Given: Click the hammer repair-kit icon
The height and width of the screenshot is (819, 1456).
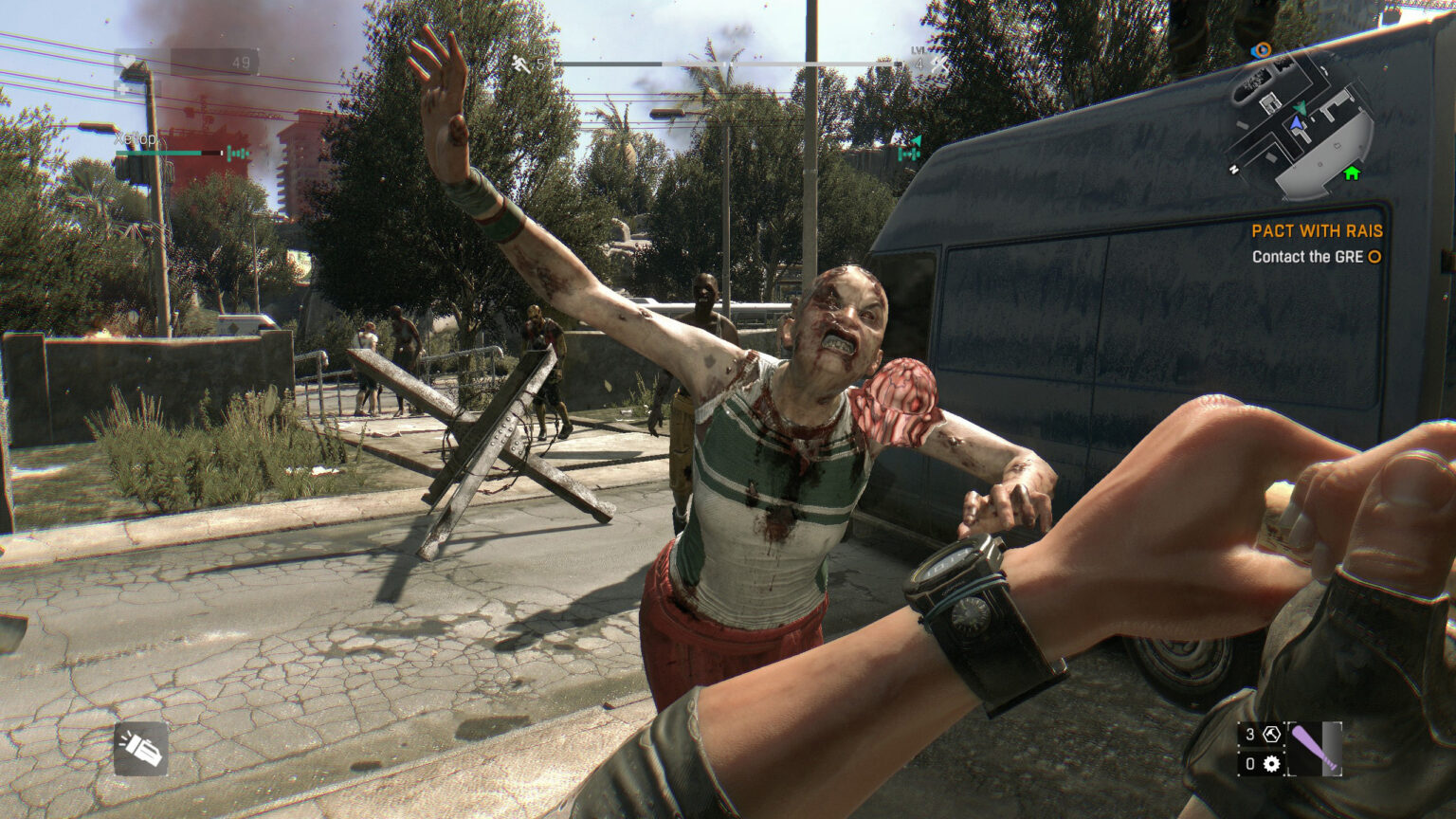Looking at the screenshot, I should pyautogui.click(x=1271, y=735).
